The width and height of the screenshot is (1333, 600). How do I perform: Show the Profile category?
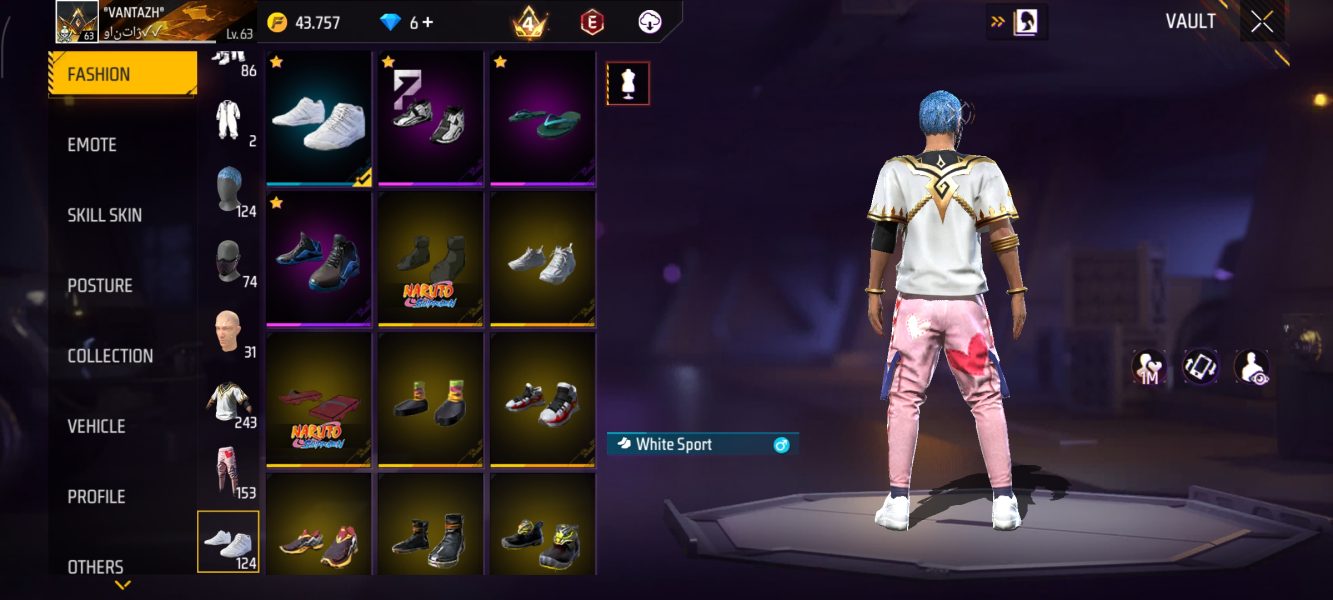(96, 497)
